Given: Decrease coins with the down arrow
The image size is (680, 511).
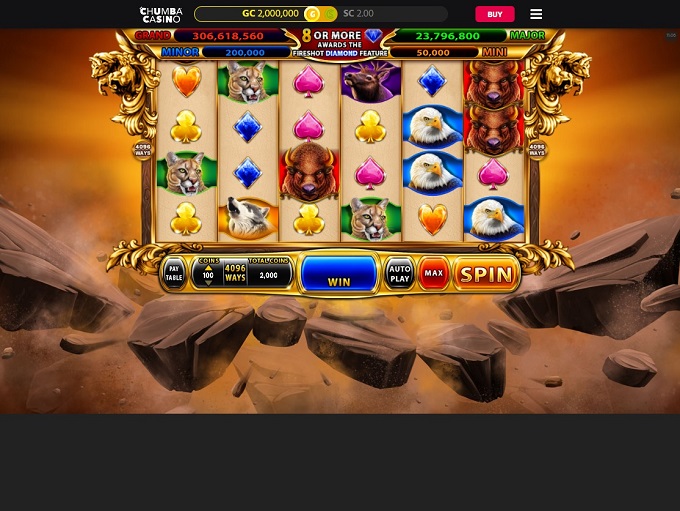Looking at the screenshot, I should 208,281.
